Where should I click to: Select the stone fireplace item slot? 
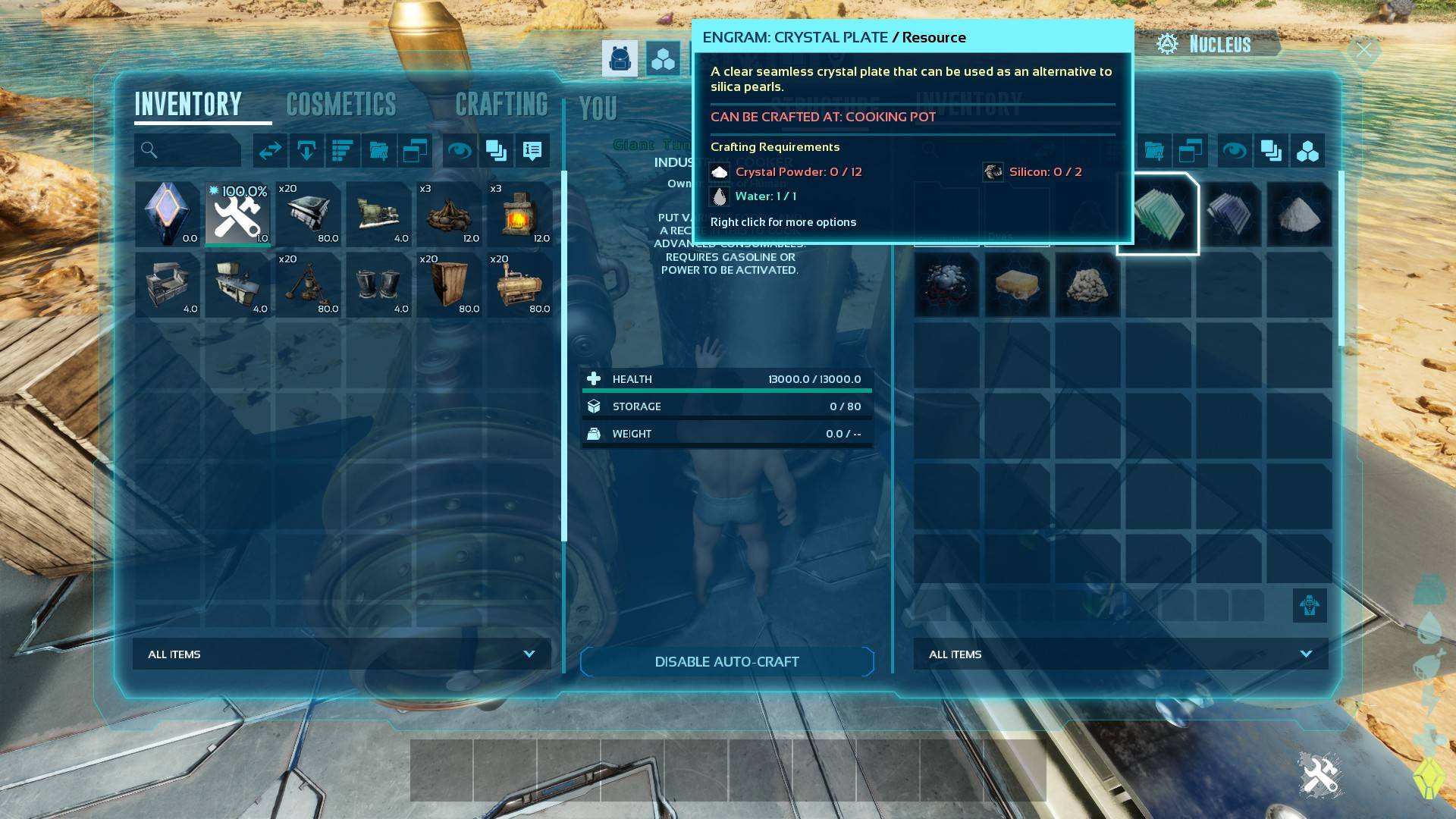[x=519, y=215]
